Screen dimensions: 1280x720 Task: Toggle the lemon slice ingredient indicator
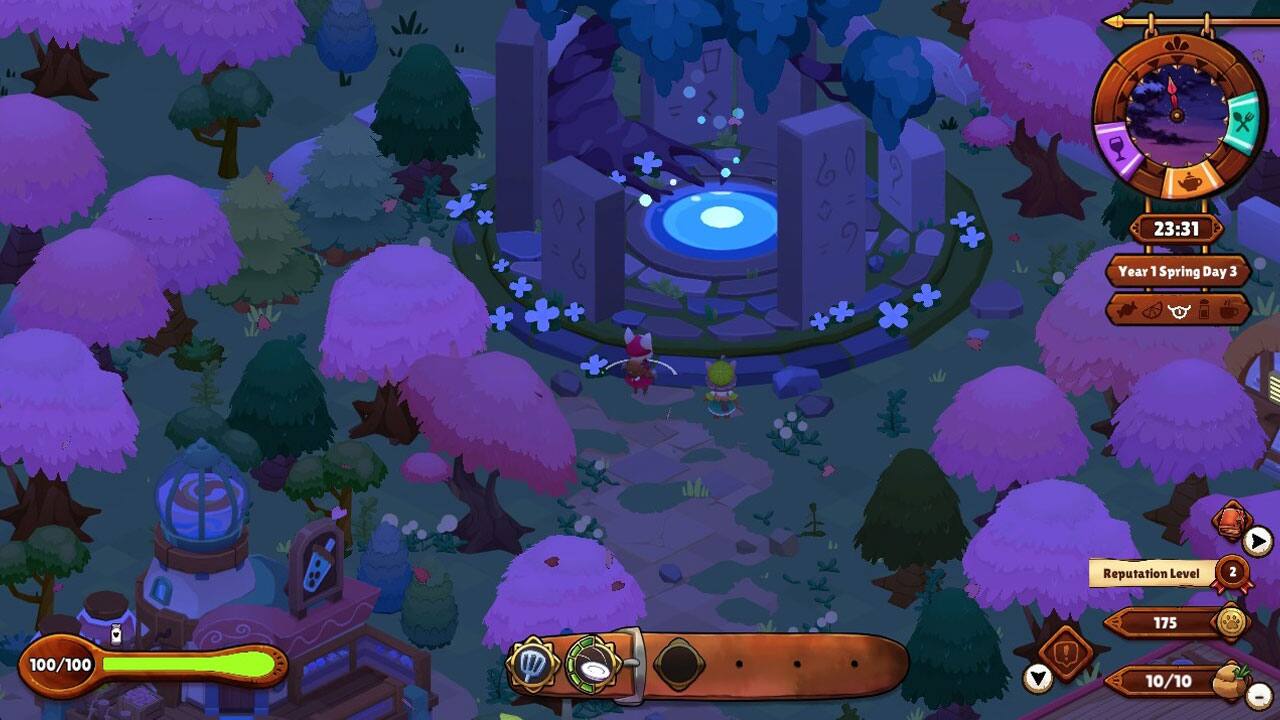tap(1152, 310)
